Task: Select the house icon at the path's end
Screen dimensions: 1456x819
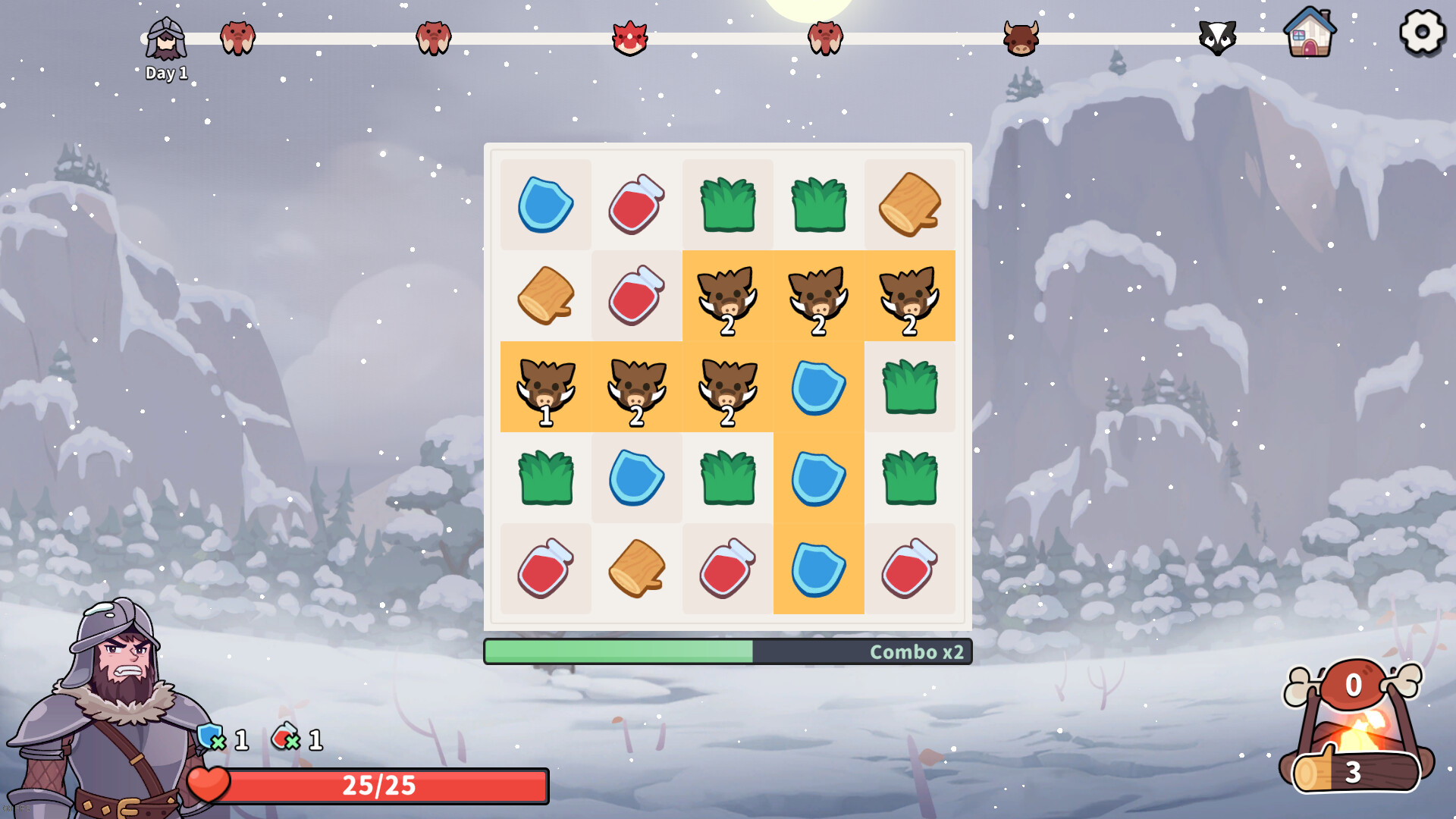Action: pos(1310,36)
